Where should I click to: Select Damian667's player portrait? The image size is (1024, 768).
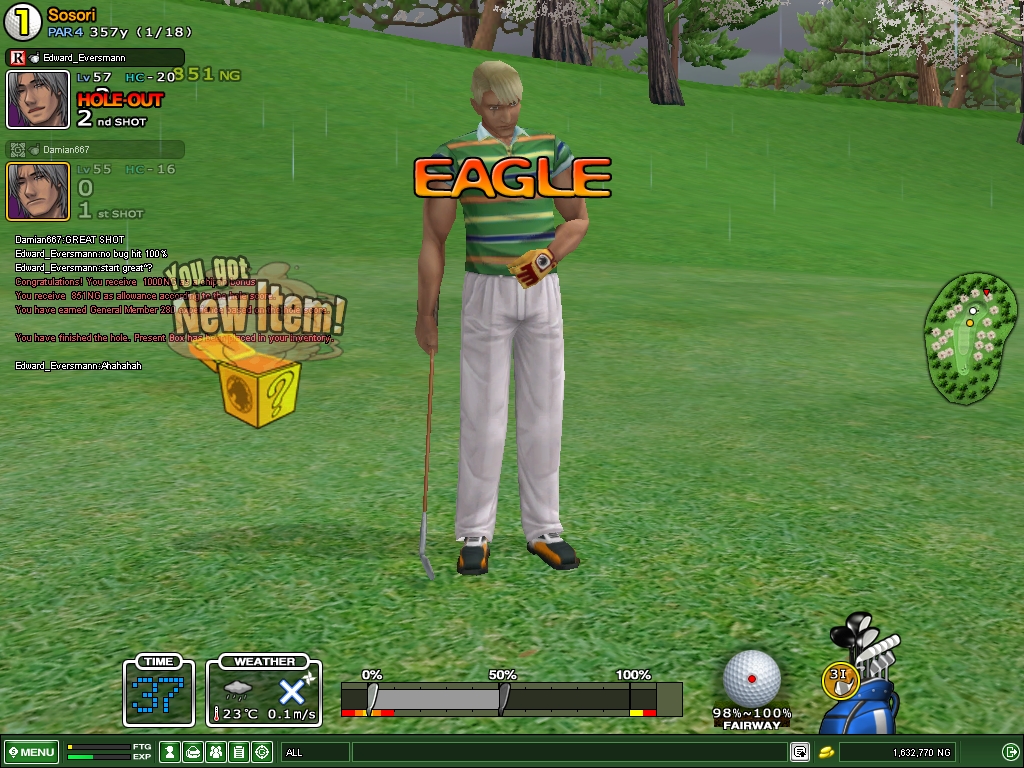[38, 191]
